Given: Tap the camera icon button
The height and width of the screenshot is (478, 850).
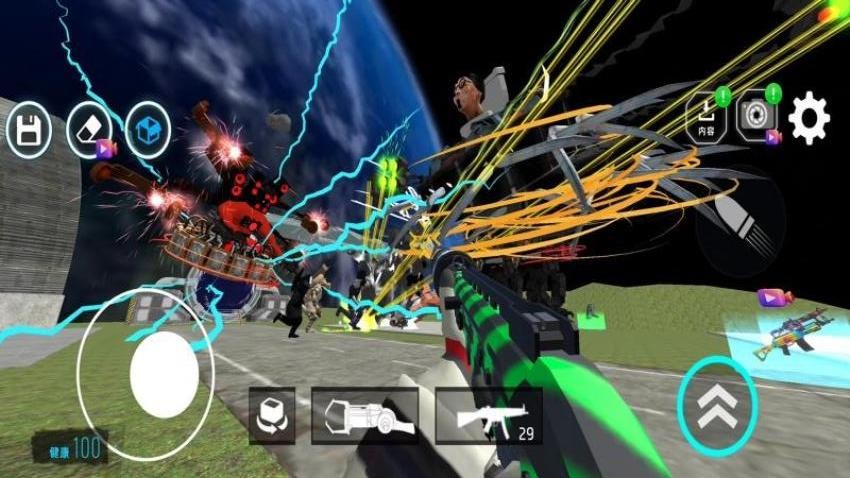Looking at the screenshot, I should point(757,117).
